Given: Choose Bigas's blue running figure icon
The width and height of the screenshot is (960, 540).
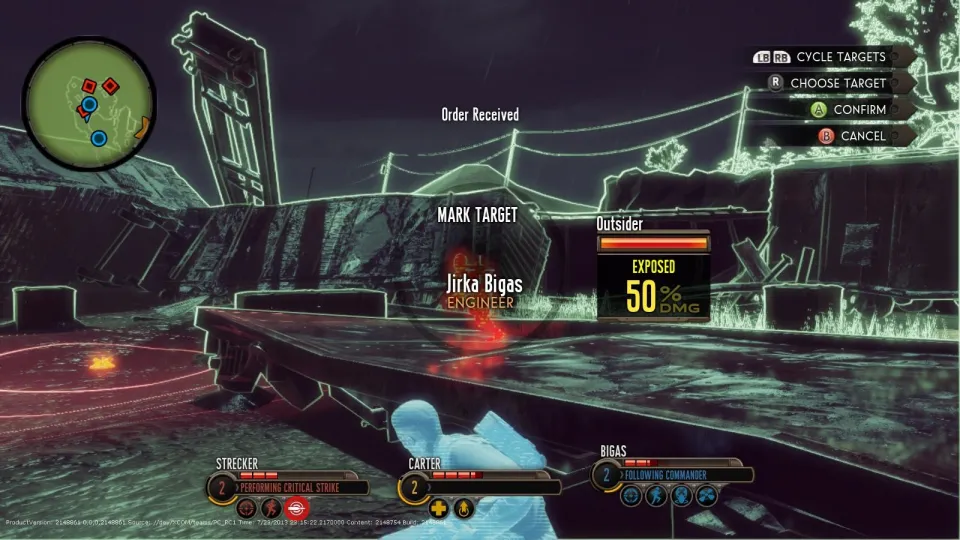Looking at the screenshot, I should click(x=656, y=495).
